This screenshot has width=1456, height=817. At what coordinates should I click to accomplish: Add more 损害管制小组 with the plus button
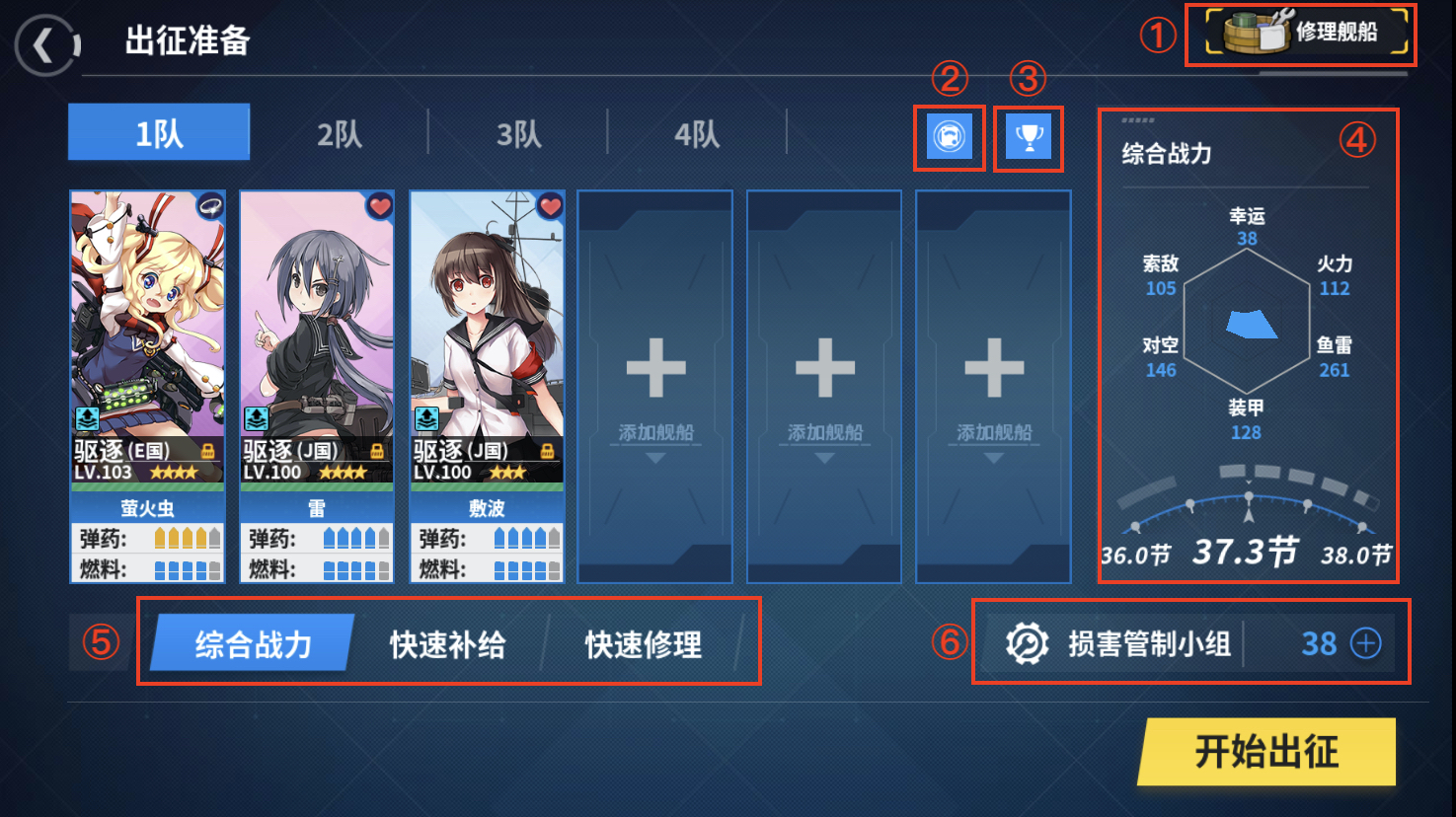pos(1366,643)
